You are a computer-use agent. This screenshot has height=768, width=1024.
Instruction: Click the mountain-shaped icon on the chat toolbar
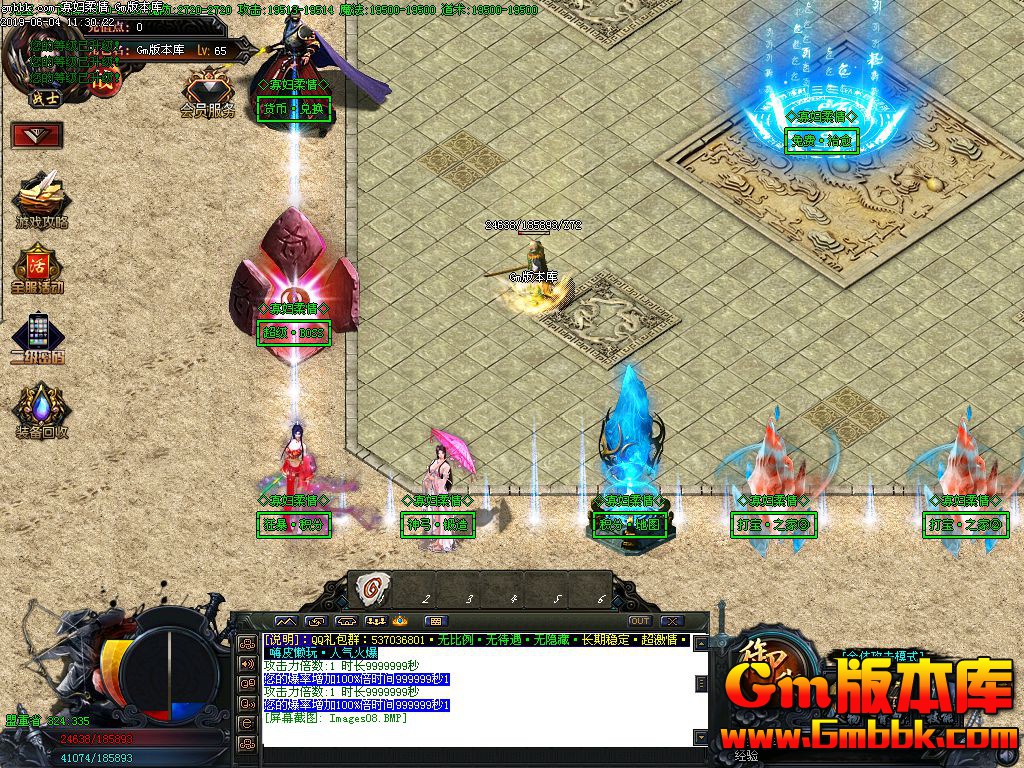[285, 621]
